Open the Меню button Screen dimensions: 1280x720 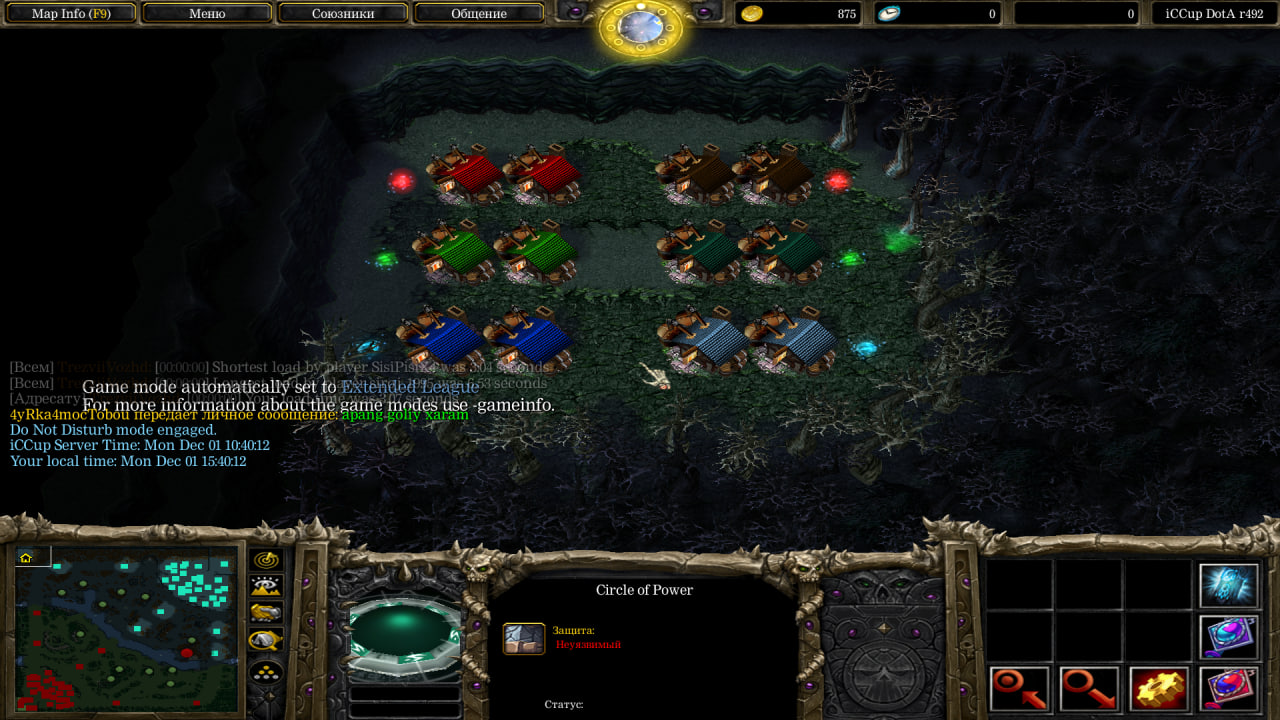pos(207,14)
